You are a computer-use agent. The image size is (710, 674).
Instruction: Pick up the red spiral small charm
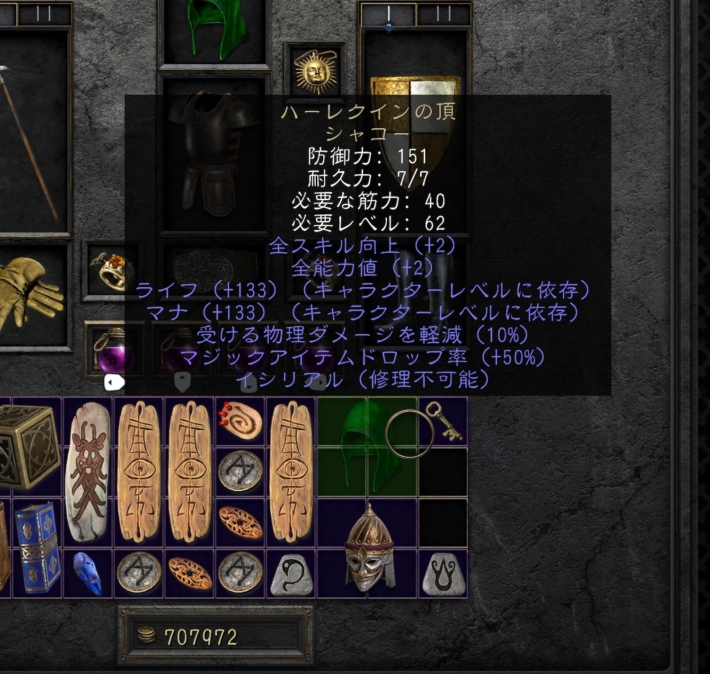(x=241, y=421)
